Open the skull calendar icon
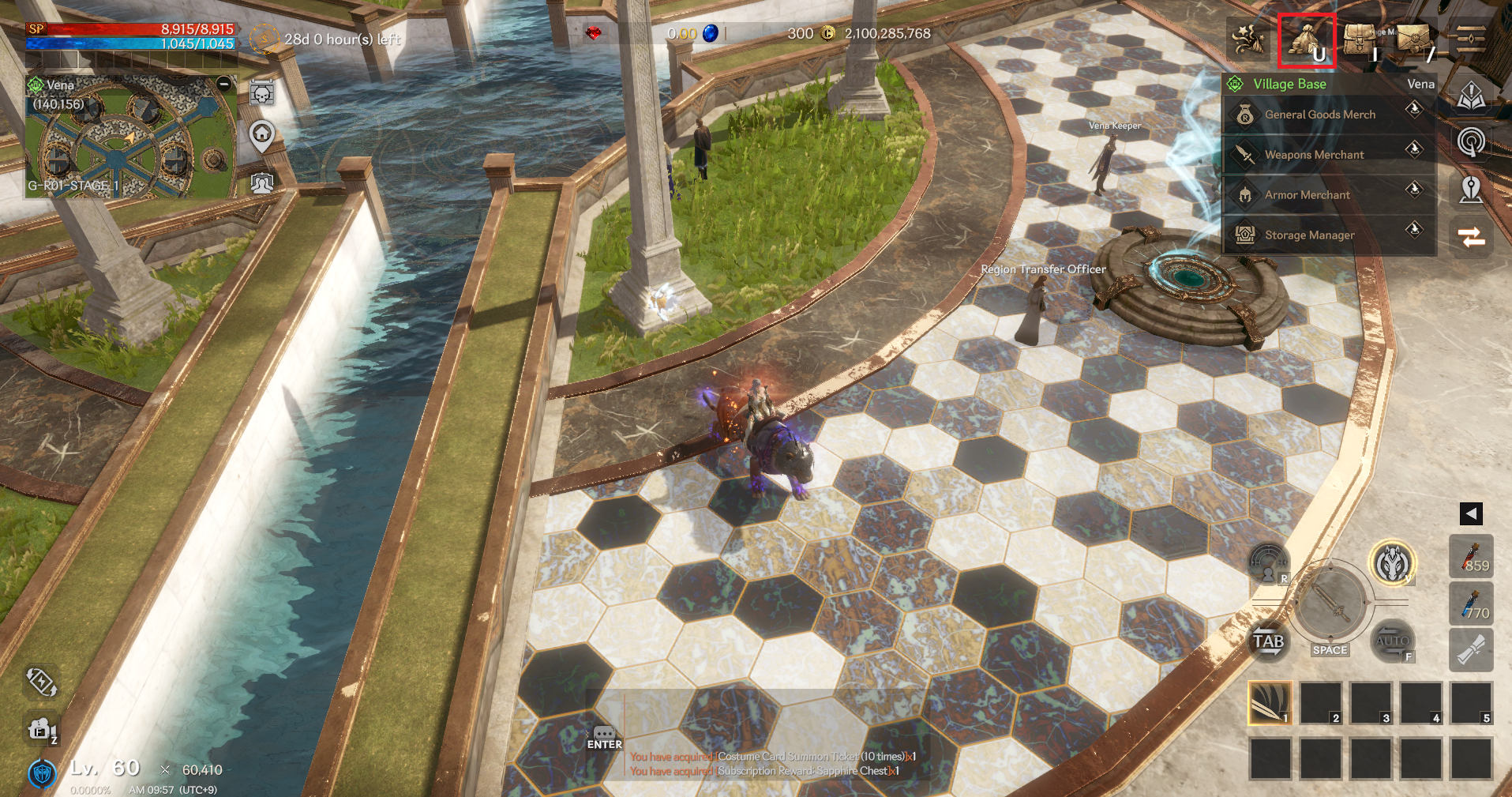Viewport: 1512px width, 797px height. pos(262,94)
